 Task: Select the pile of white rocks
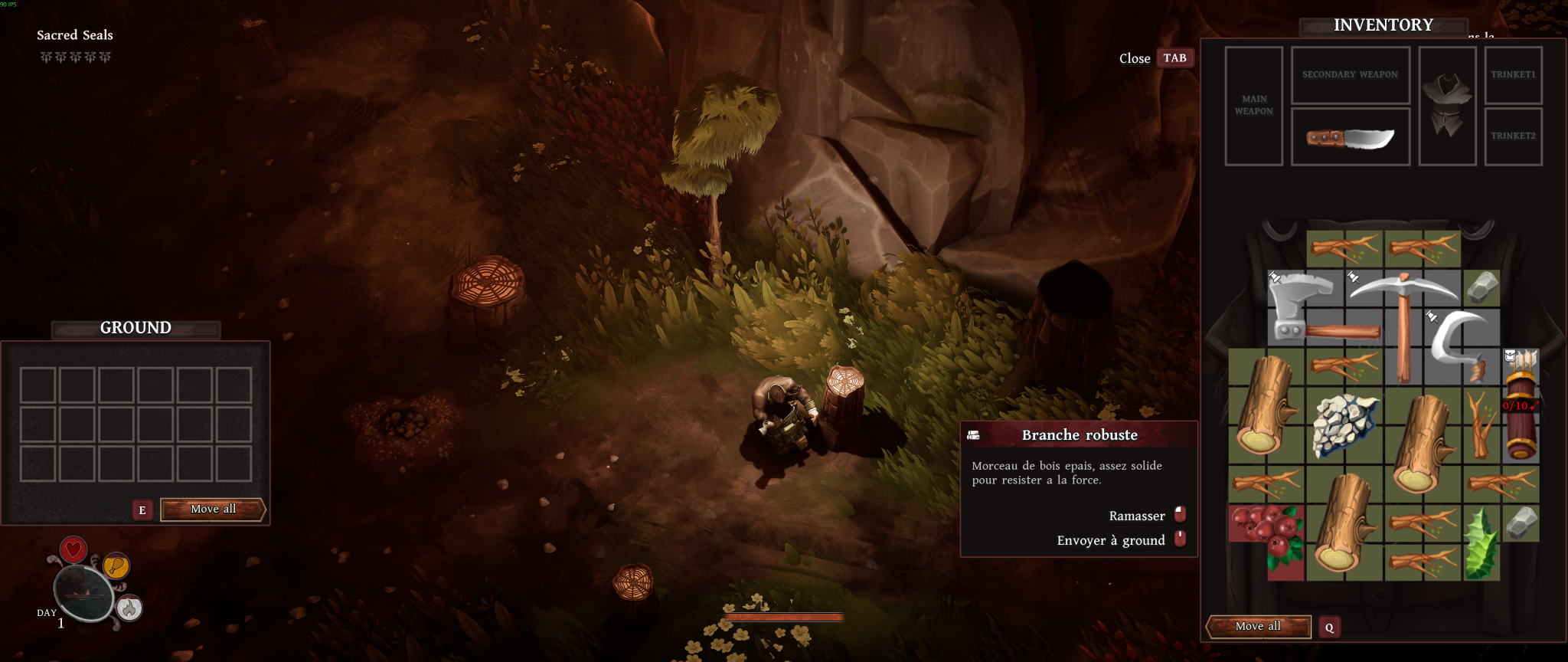[1344, 424]
